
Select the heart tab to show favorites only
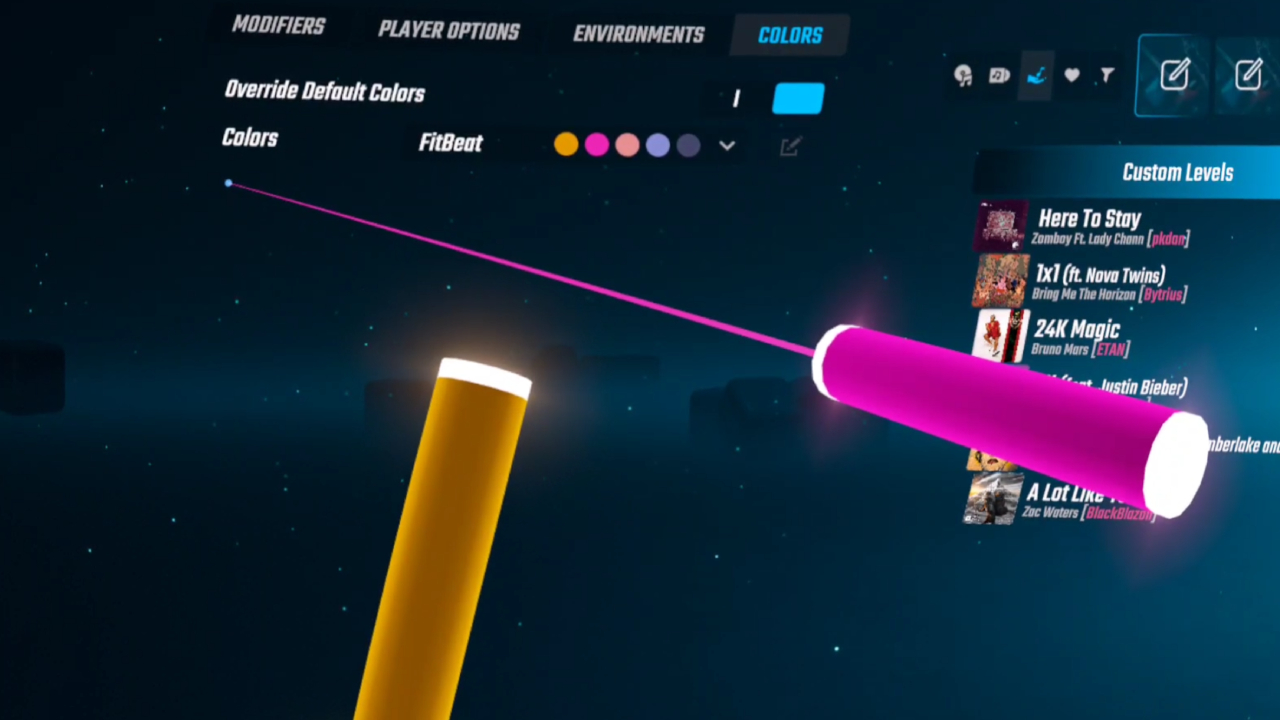coord(1071,75)
